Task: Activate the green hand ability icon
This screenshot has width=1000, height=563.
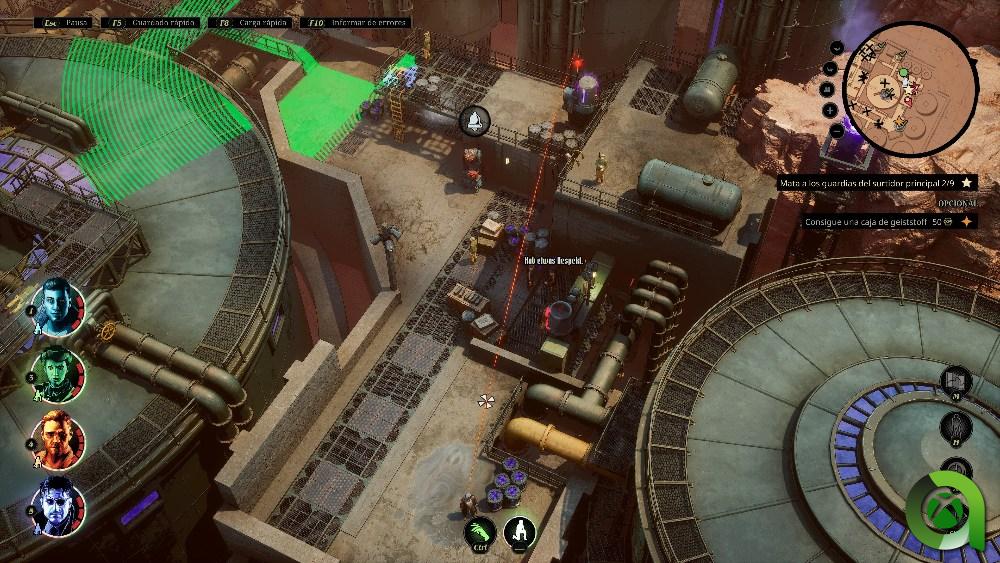Action: pos(481,533)
